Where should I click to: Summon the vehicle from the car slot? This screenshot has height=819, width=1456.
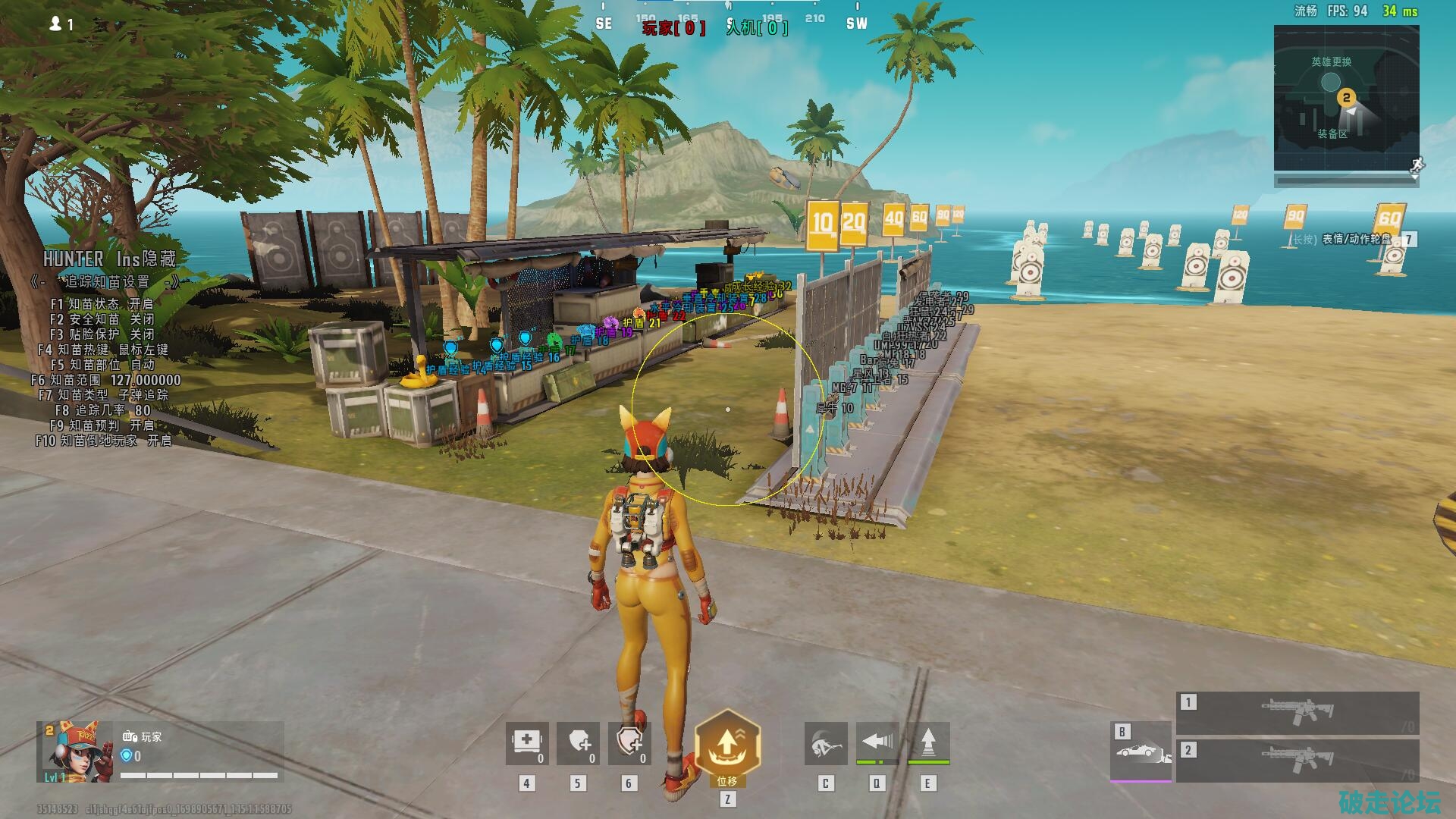coord(1141,751)
